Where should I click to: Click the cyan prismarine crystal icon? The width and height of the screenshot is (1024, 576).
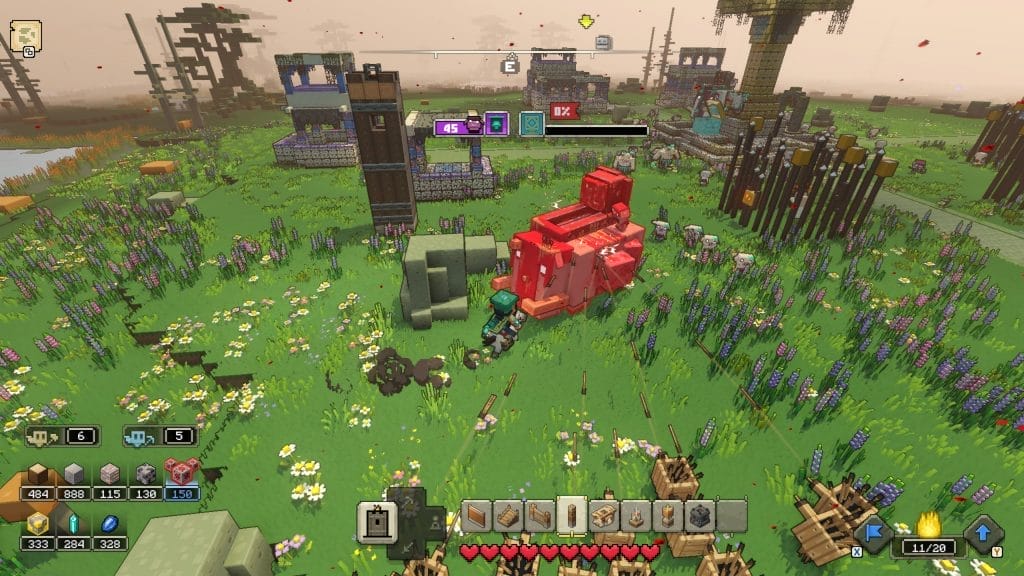74,523
